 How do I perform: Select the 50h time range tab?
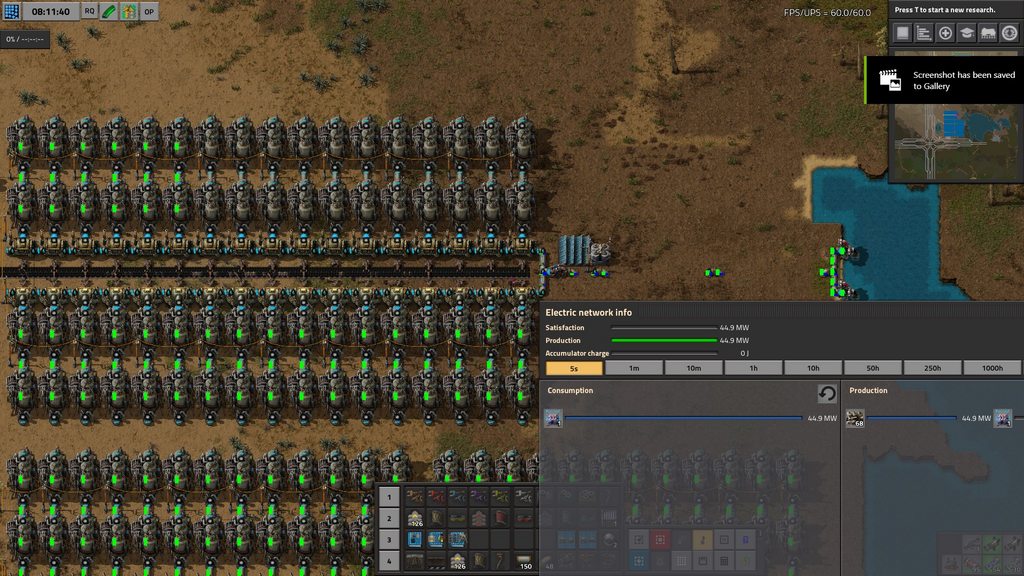click(873, 368)
